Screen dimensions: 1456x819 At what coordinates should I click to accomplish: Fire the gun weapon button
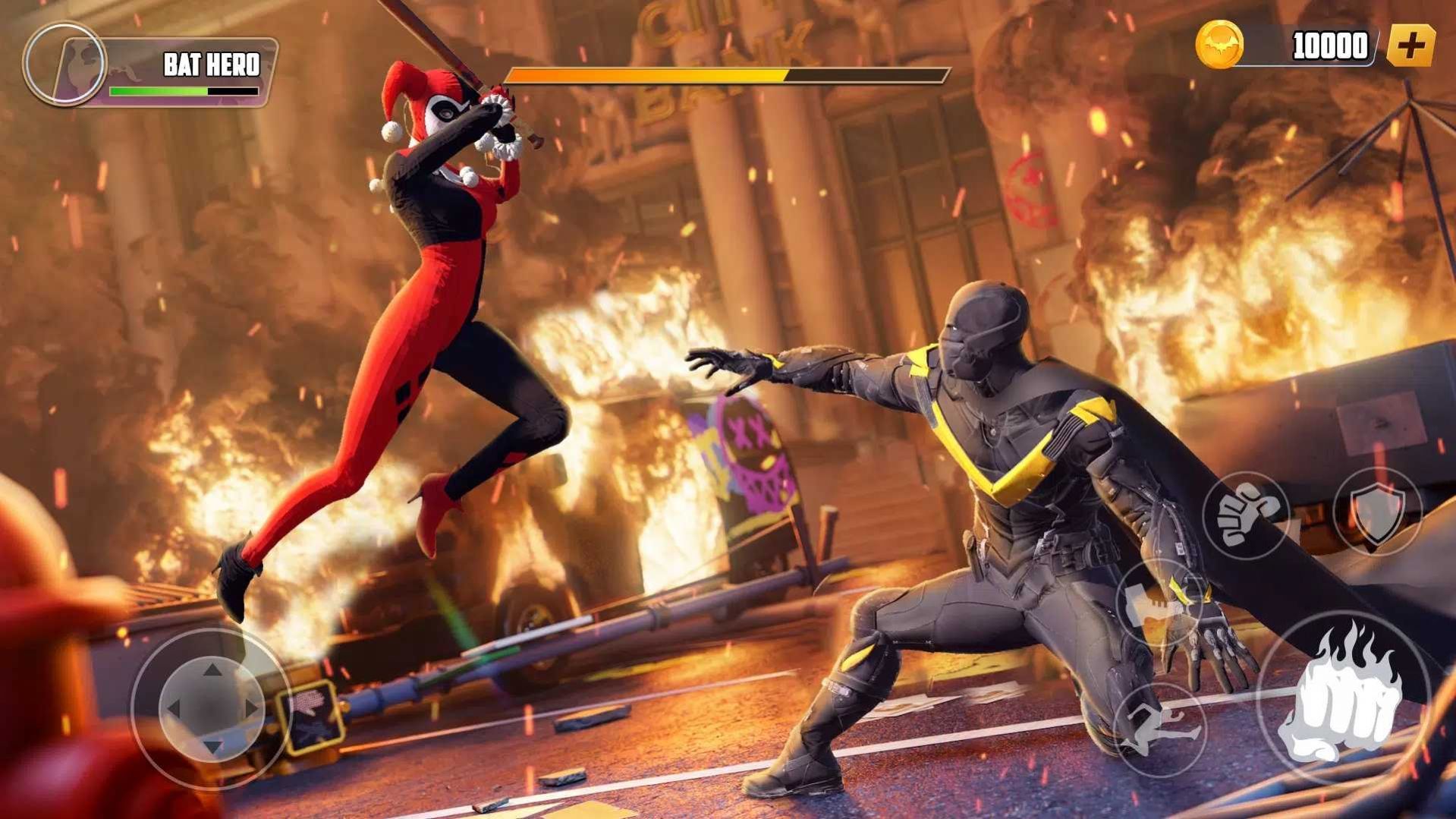pos(1159,603)
